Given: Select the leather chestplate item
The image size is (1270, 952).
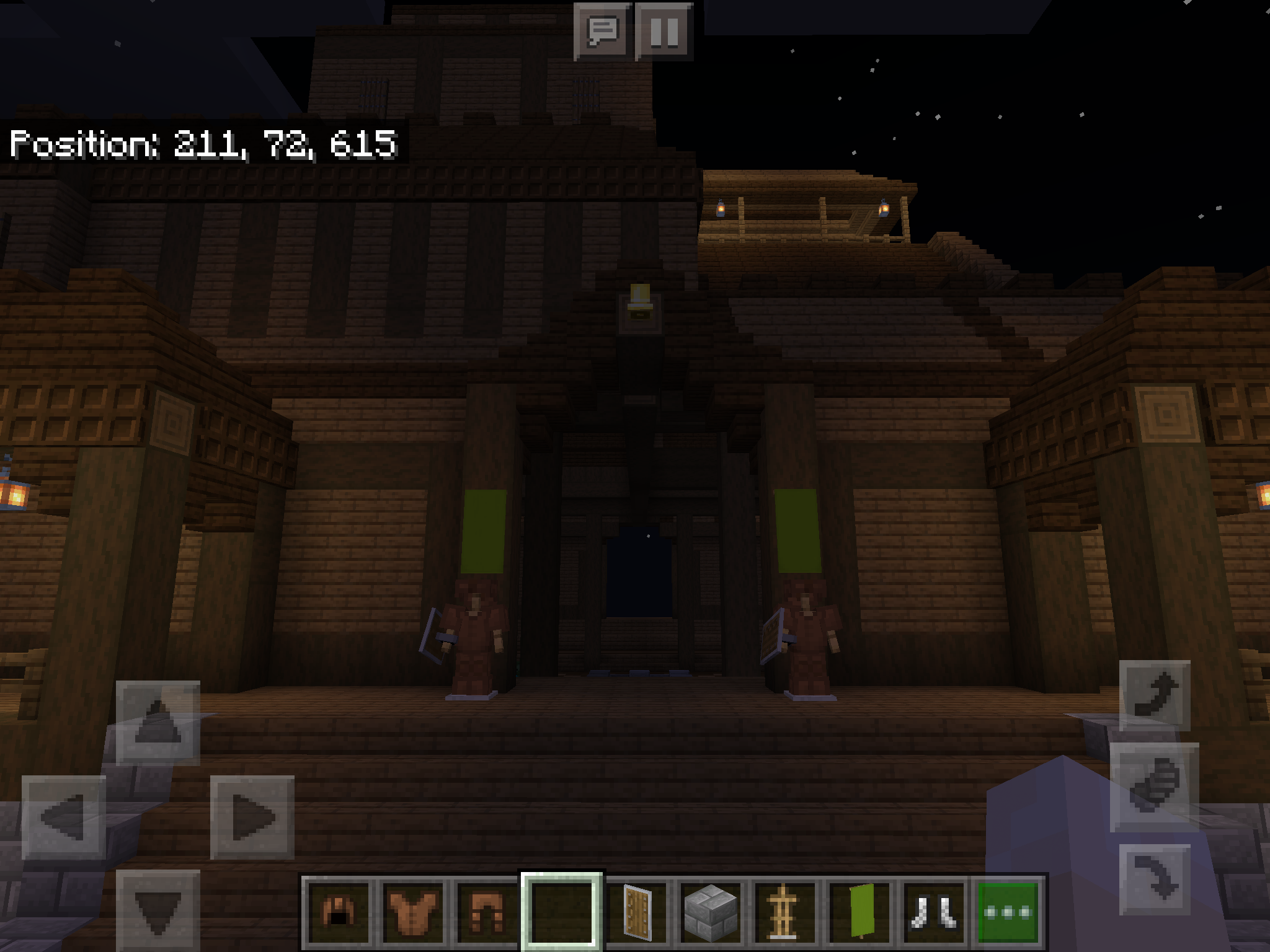Looking at the screenshot, I should tap(413, 911).
